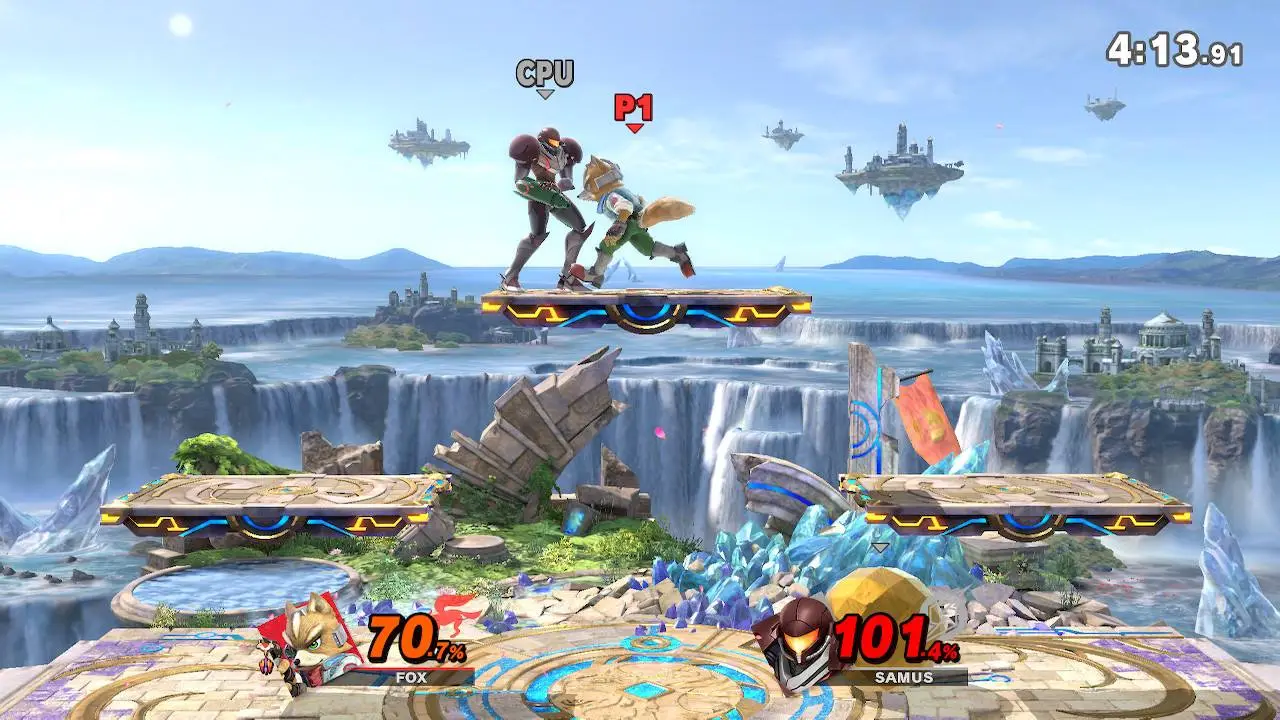Click the red P1 player marker
Screen dimensions: 1280x720
pyautogui.click(x=633, y=109)
